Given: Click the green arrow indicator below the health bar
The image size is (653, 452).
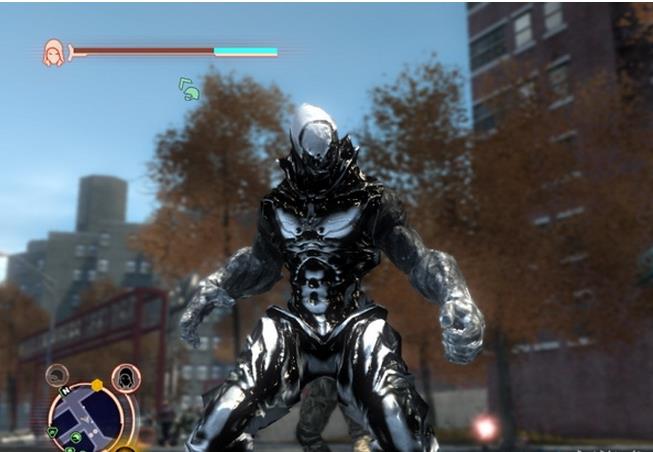Looking at the screenshot, I should click(x=188, y=89).
